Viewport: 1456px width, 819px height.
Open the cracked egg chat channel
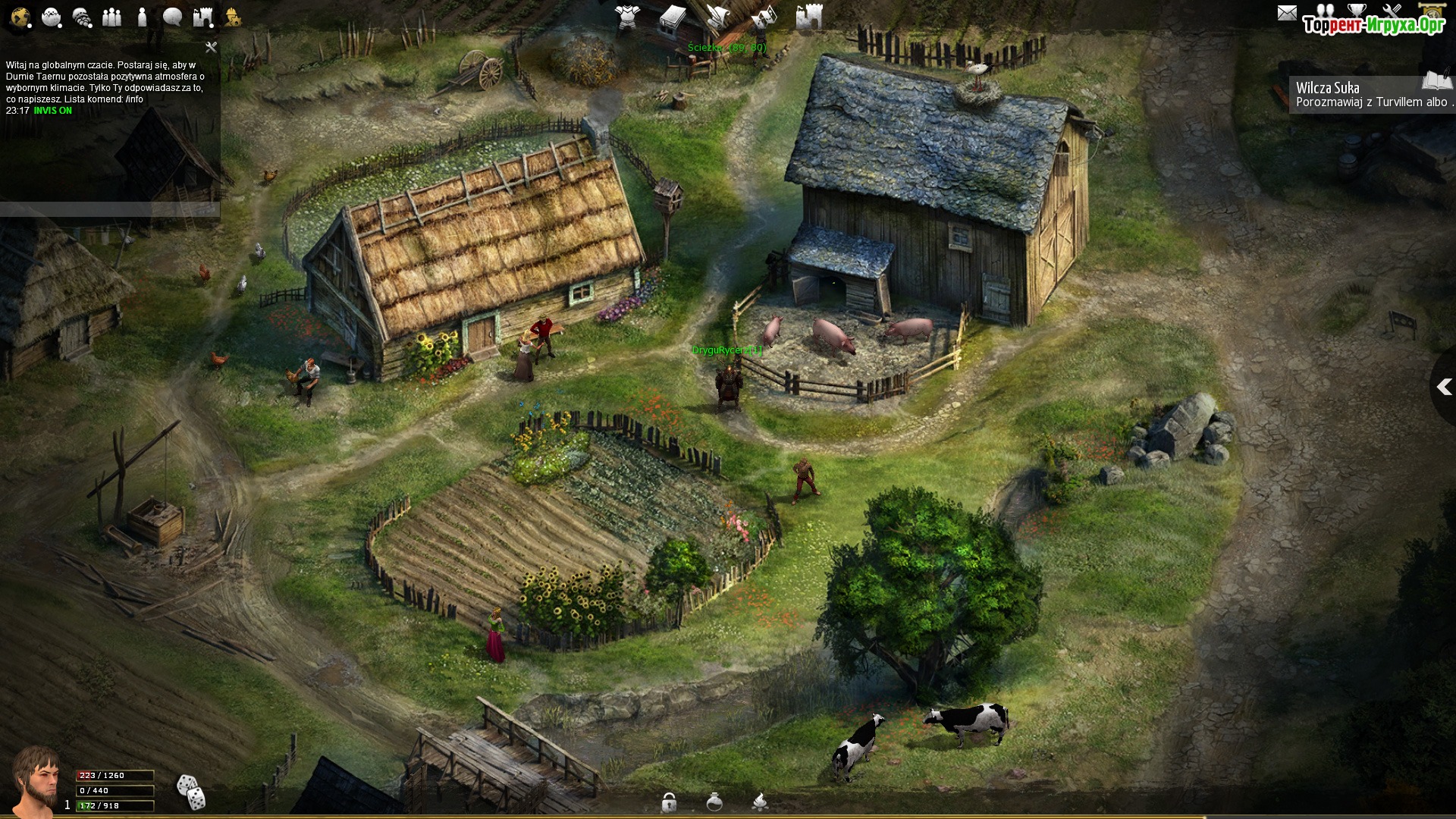(x=51, y=17)
